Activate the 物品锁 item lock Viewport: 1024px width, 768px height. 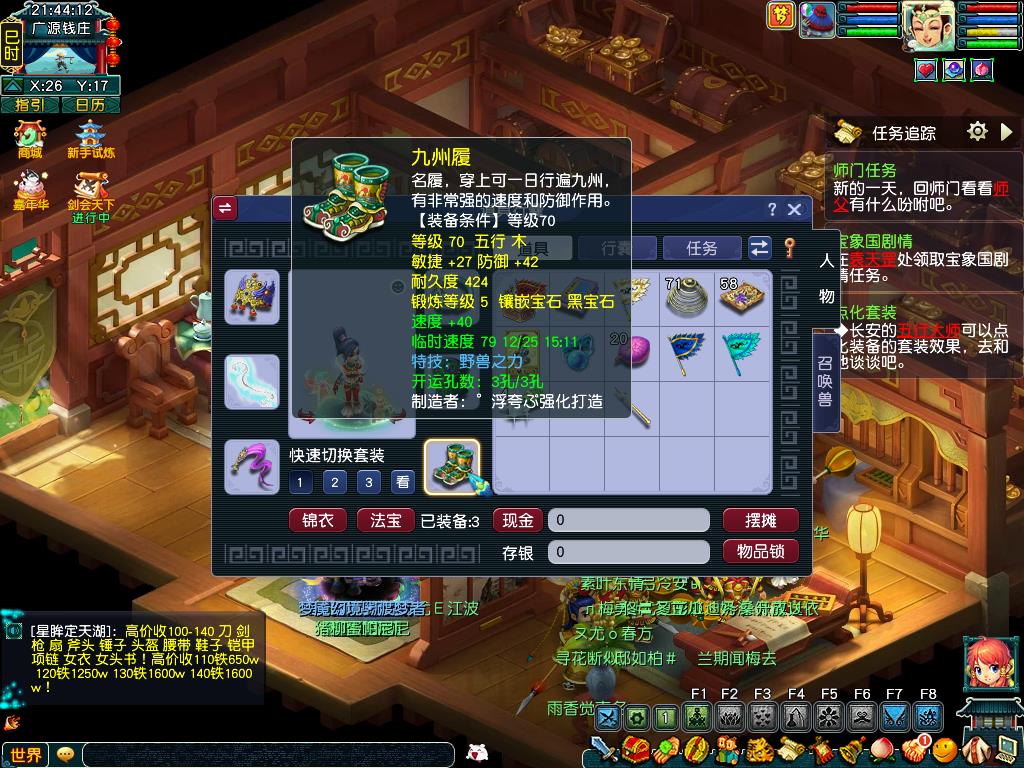(760, 551)
